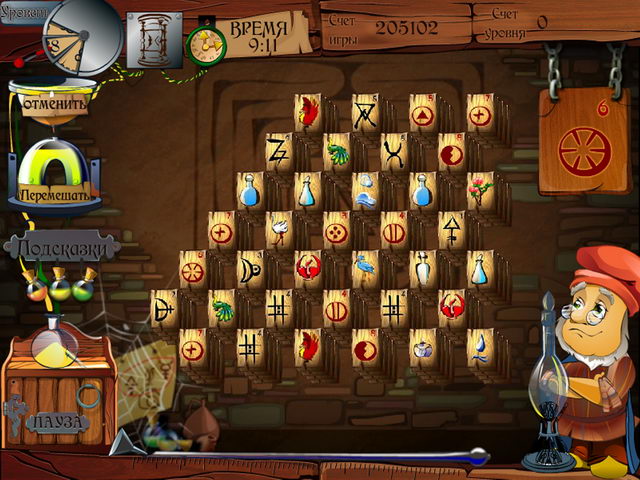Select the white crane tile
The image size is (640, 480).
279,229
